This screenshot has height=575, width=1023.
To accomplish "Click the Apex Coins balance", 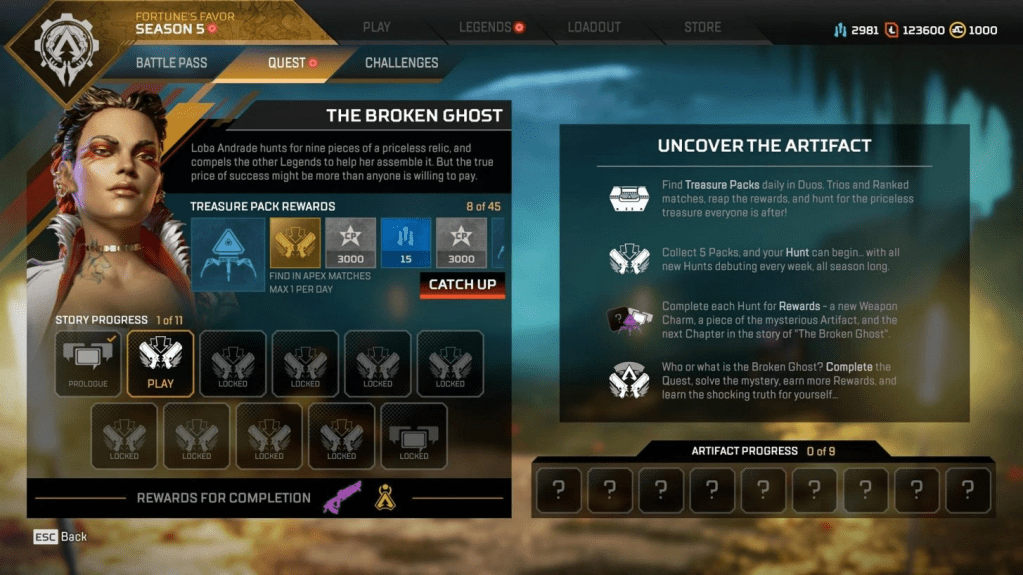I will tap(973, 30).
